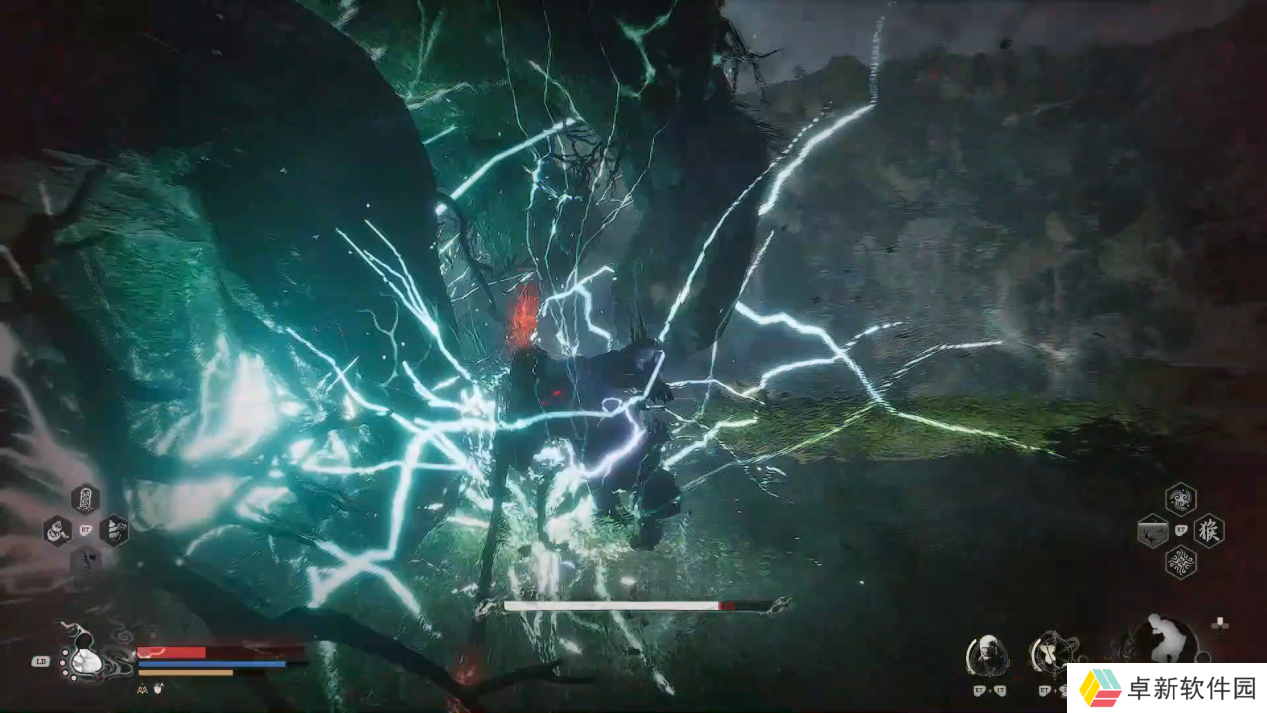Viewport: 1267px width, 713px height.
Task: Activate the bearded elder spirit skill
Action: coord(987,655)
